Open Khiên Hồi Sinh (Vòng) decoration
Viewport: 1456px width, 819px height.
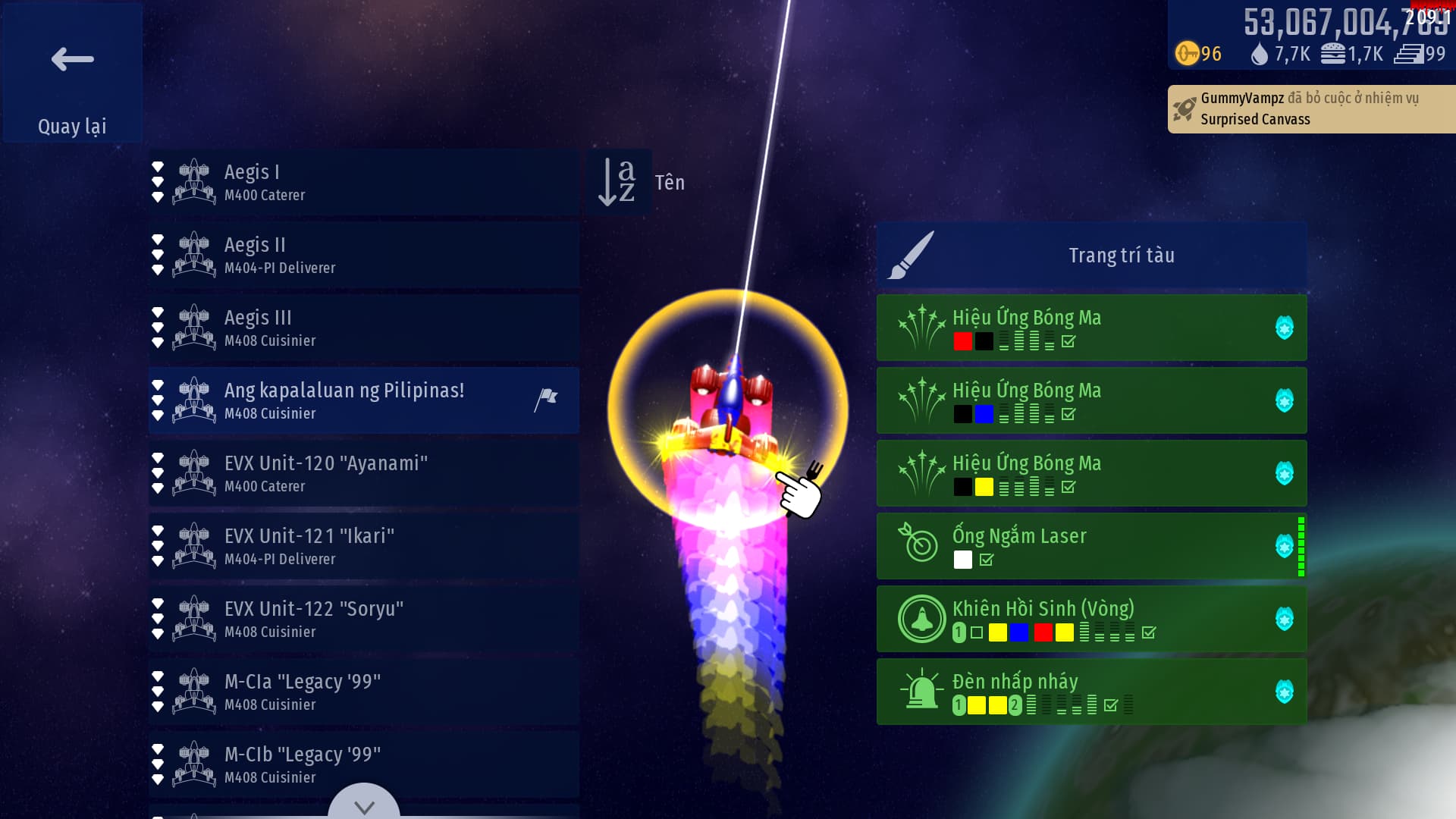pos(1091,619)
